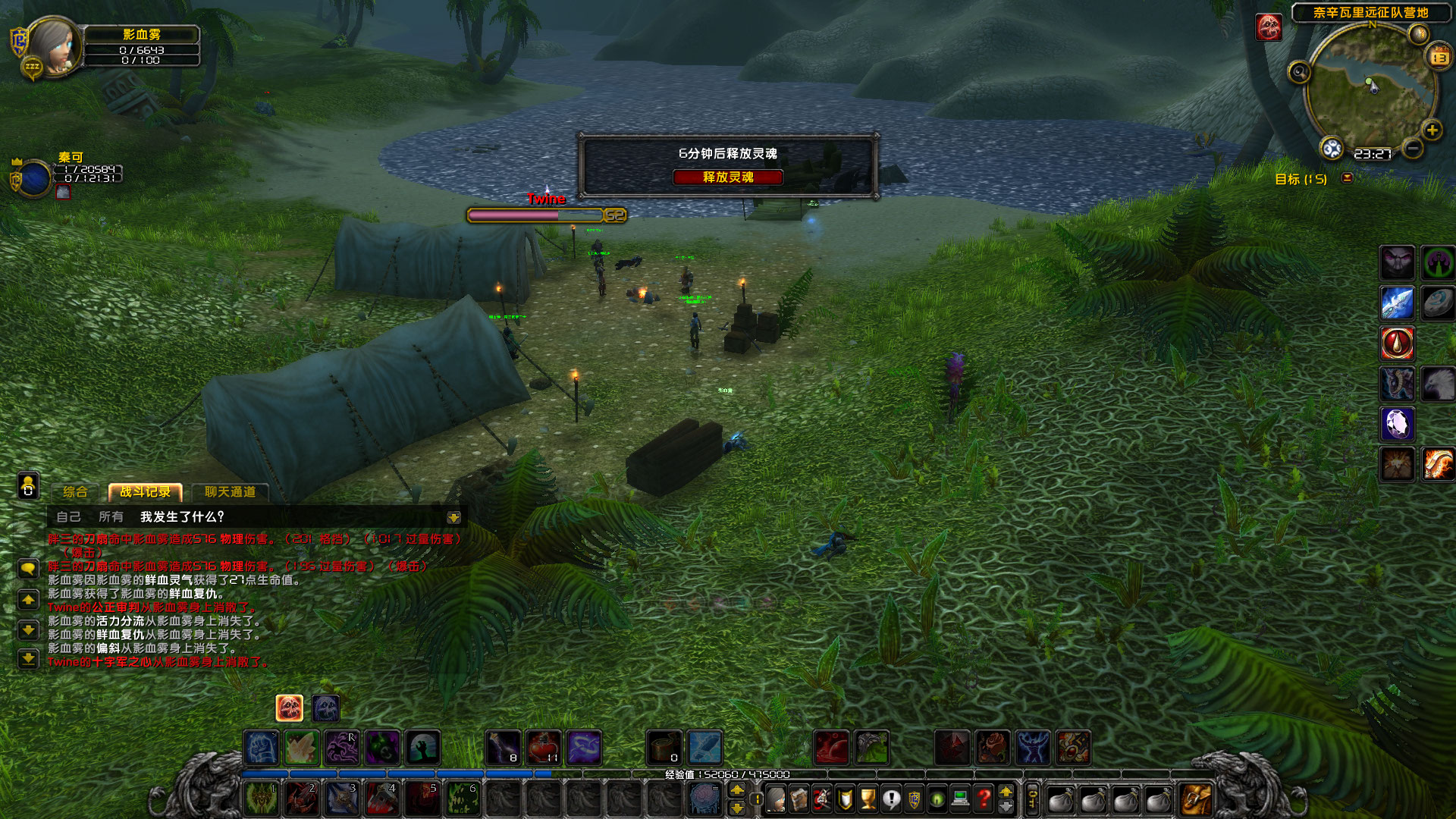
Task: Zoom in the minimap with the plus button
Action: point(1432,130)
